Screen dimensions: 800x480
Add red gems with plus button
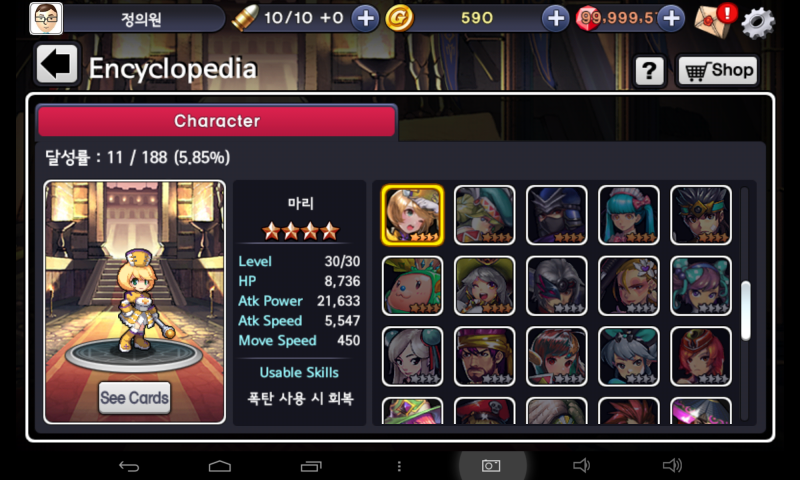(x=671, y=18)
